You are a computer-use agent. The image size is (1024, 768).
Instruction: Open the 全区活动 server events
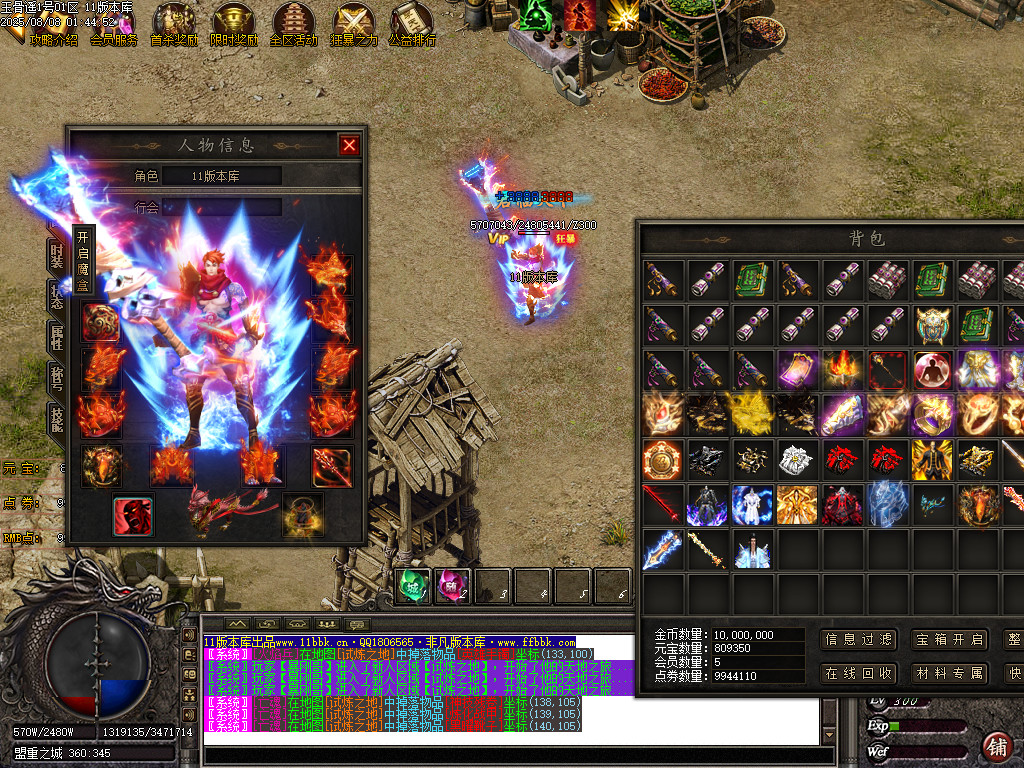pos(294,25)
